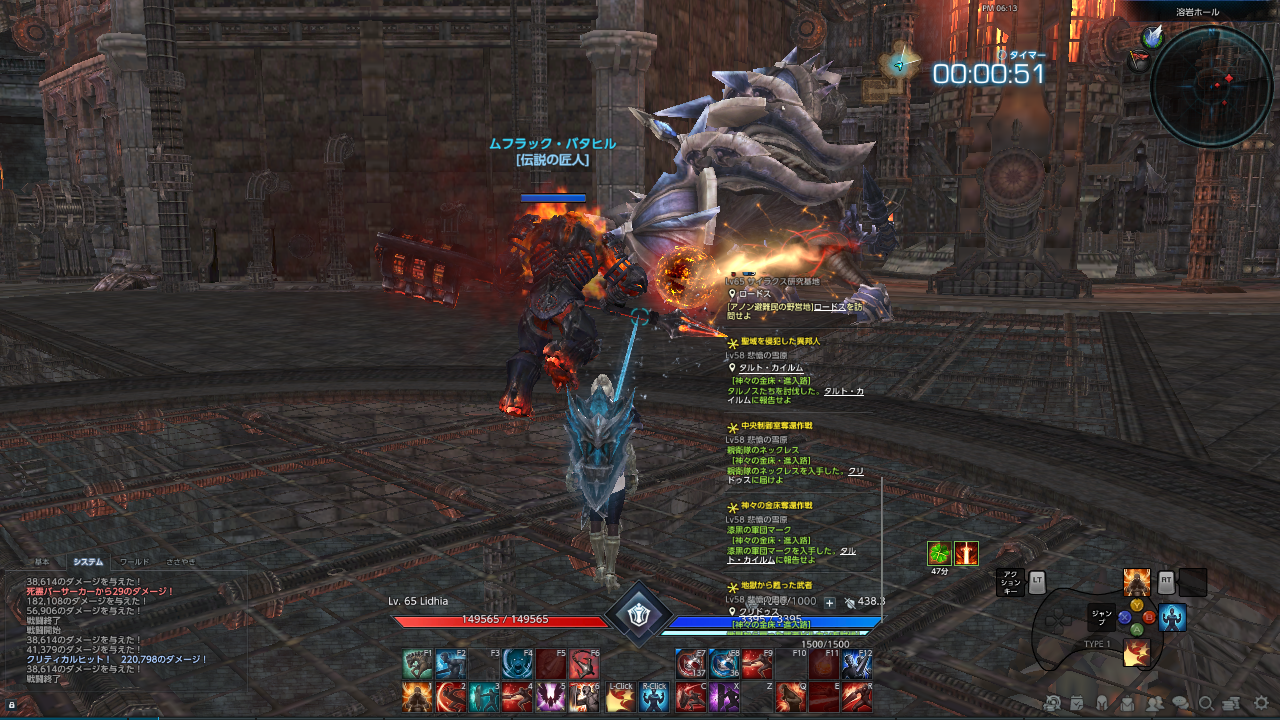Activate the F12 blue sword skill

coord(857,664)
